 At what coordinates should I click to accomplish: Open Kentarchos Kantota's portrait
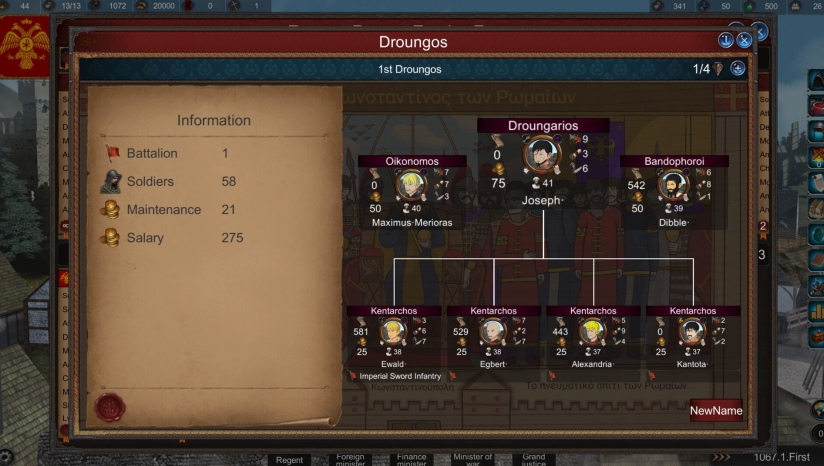692,331
